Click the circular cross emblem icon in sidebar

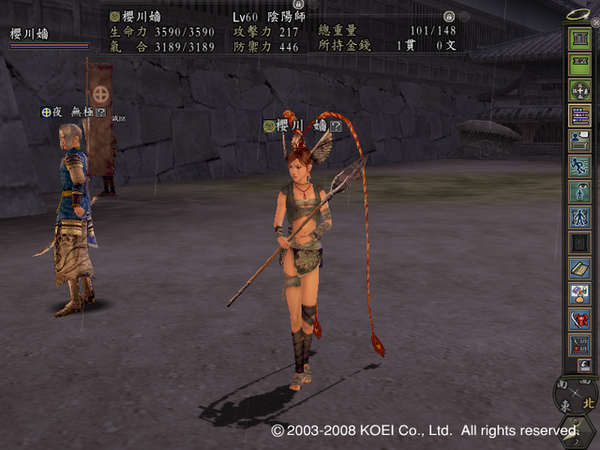[x=578, y=90]
